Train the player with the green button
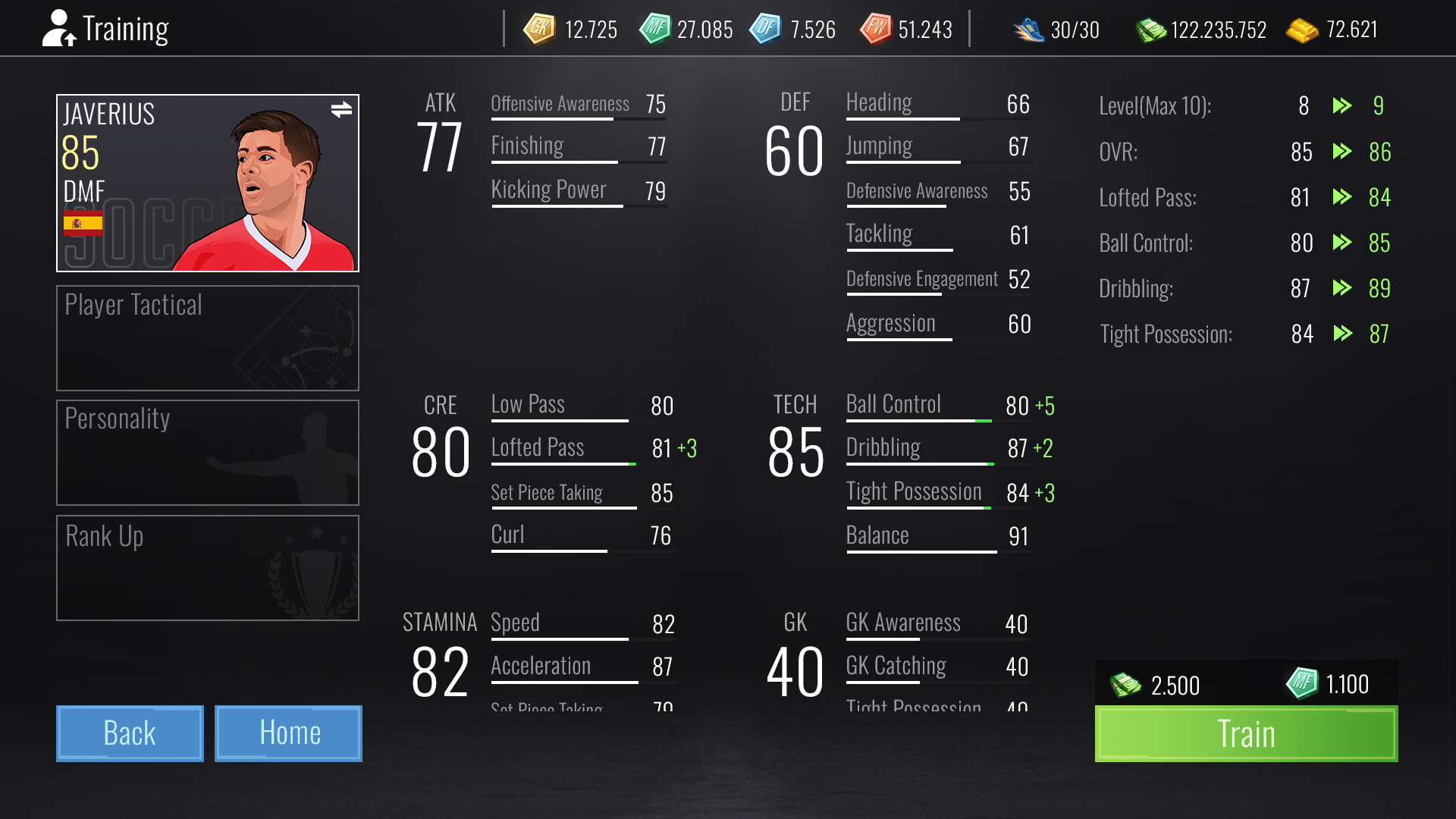Screen dimensions: 1456x819 (x=1246, y=733)
